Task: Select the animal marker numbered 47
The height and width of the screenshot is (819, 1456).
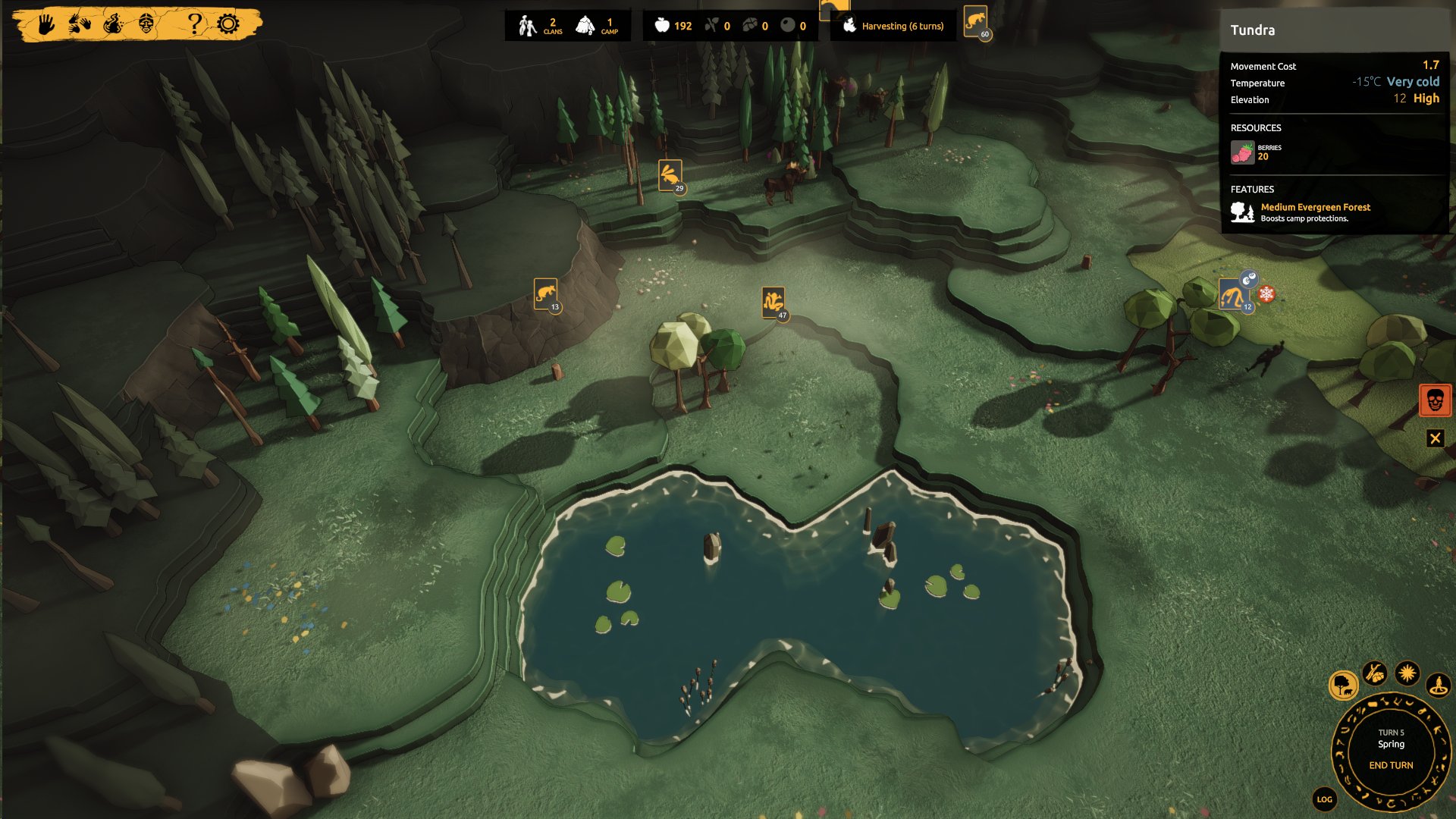Action: click(773, 302)
